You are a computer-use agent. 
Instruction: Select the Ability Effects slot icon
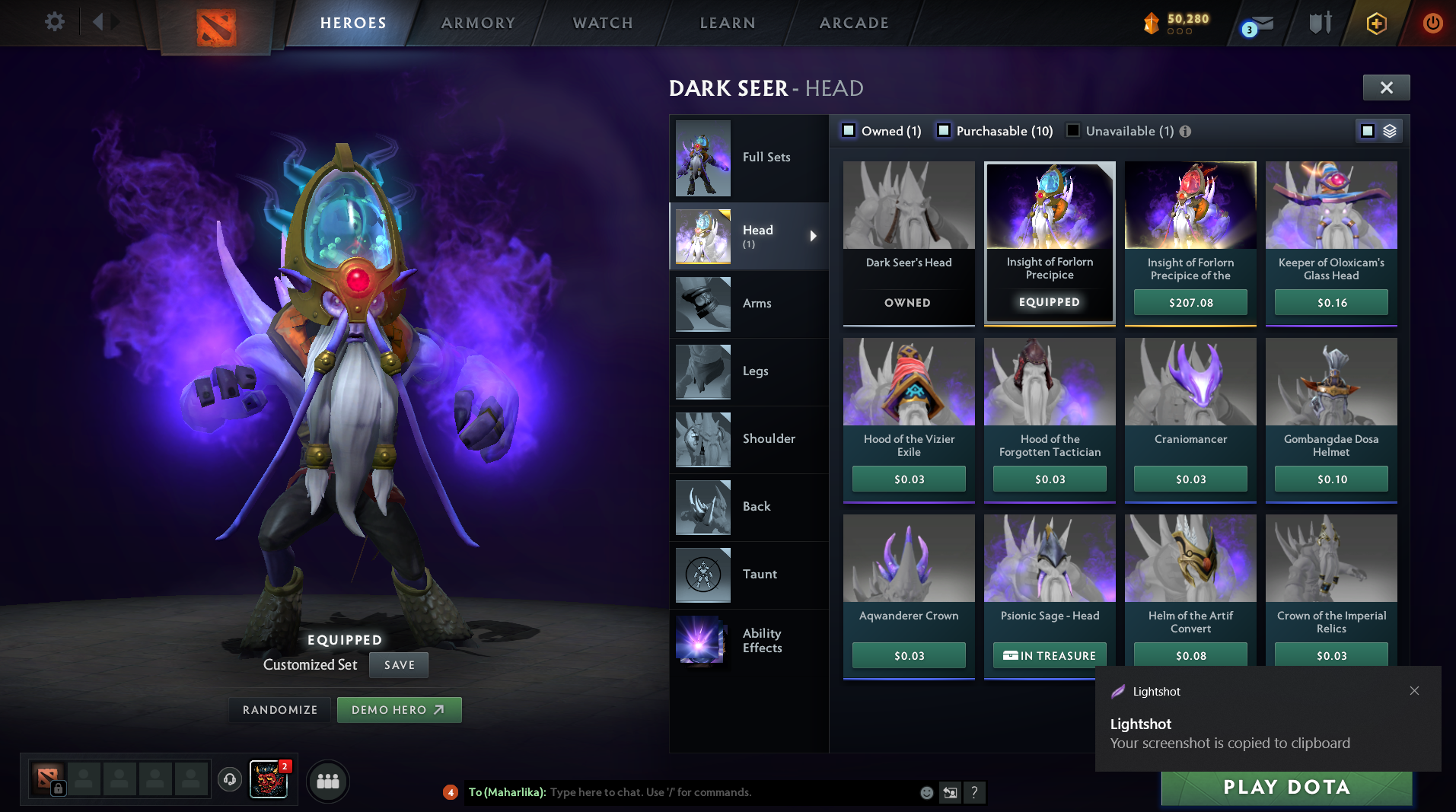pos(702,641)
